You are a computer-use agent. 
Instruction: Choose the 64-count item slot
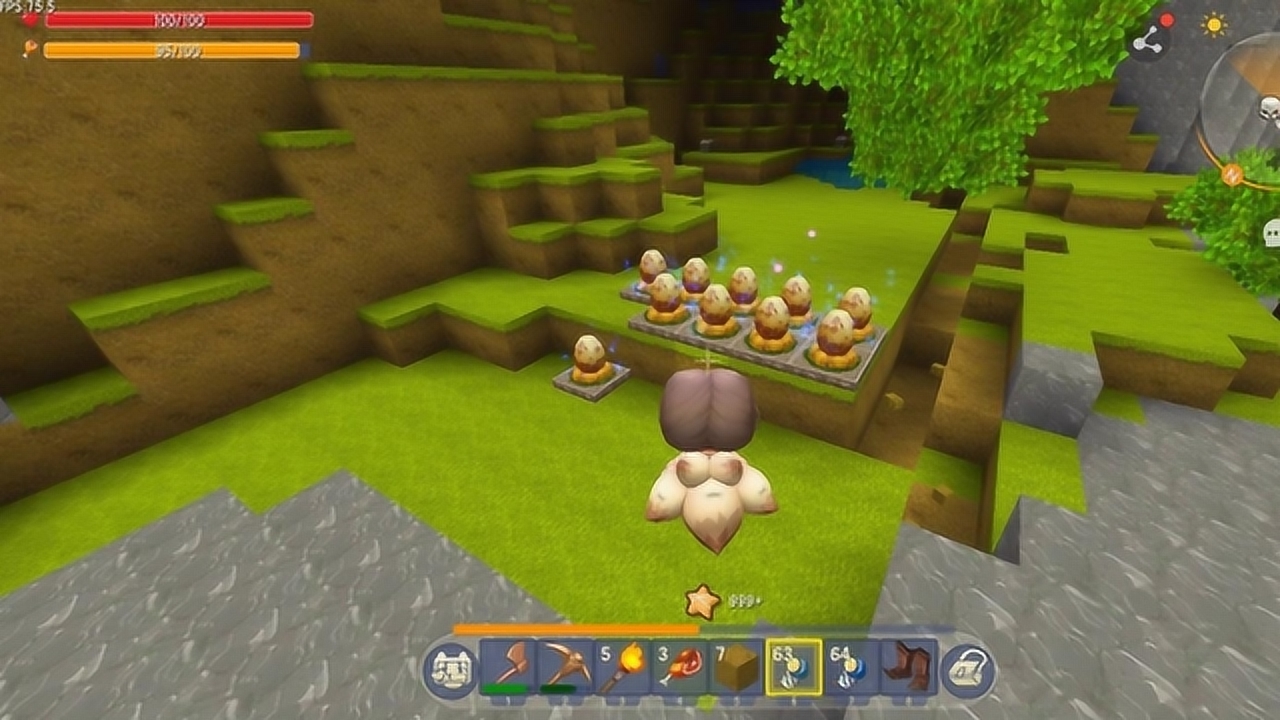pyautogui.click(x=852, y=667)
